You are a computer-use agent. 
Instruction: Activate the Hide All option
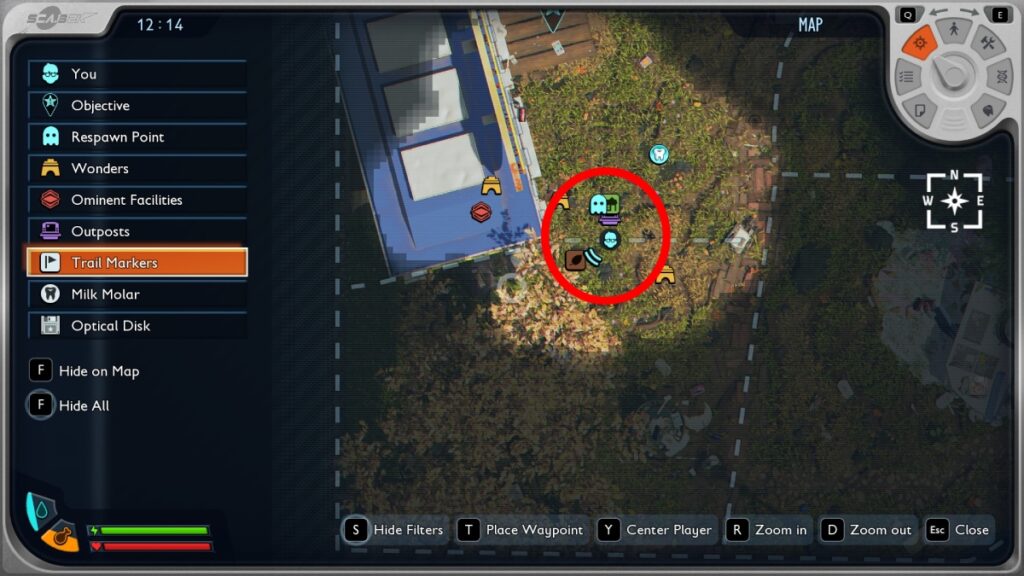pos(70,406)
